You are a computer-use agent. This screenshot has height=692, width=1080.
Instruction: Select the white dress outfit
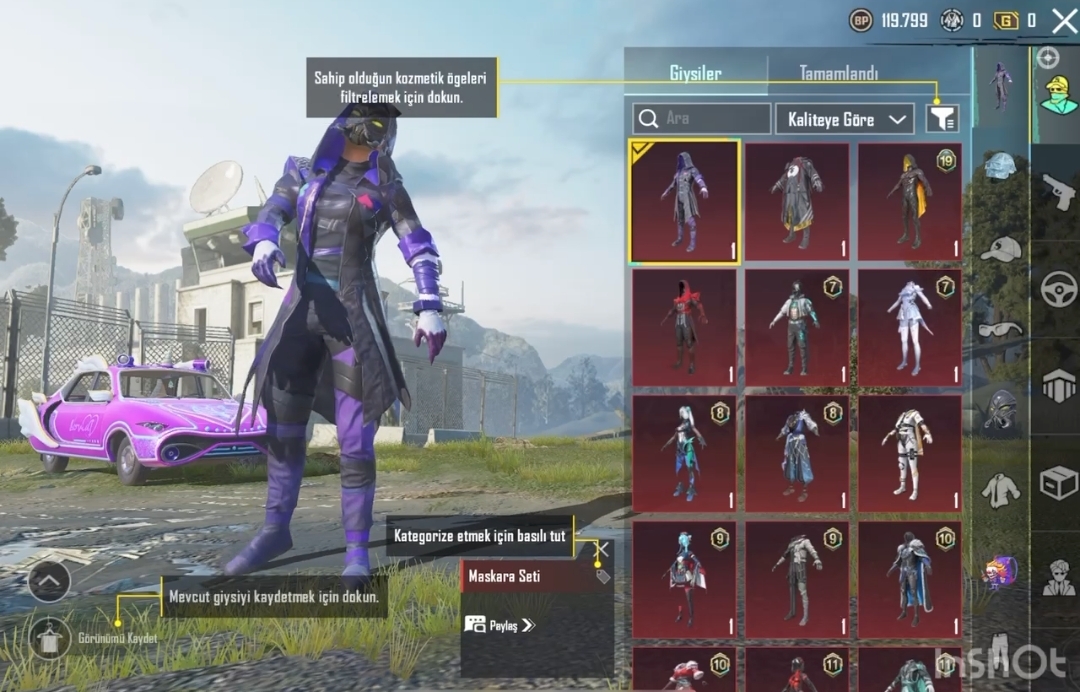909,327
